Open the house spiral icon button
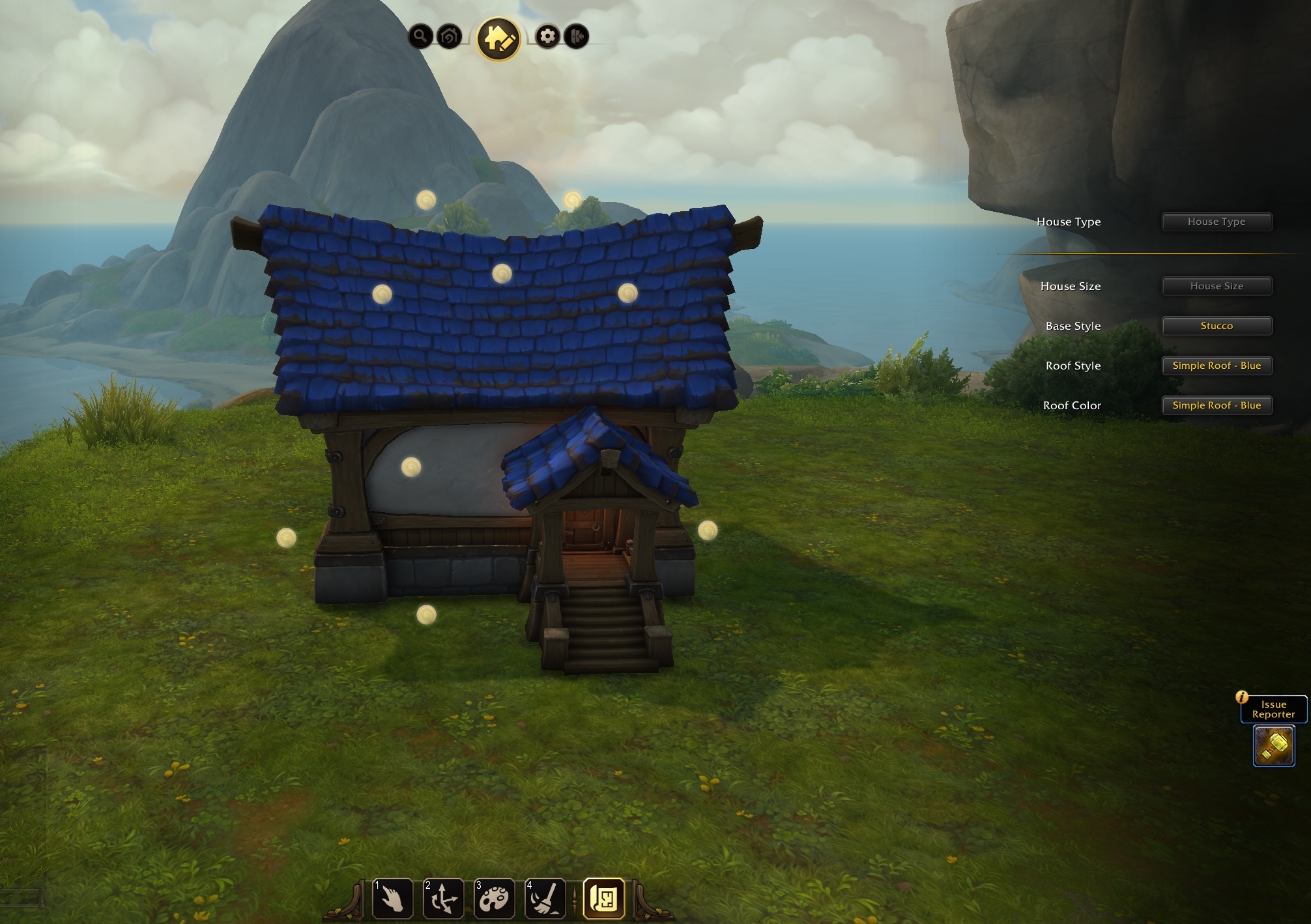This screenshot has width=1311, height=924. click(x=450, y=36)
